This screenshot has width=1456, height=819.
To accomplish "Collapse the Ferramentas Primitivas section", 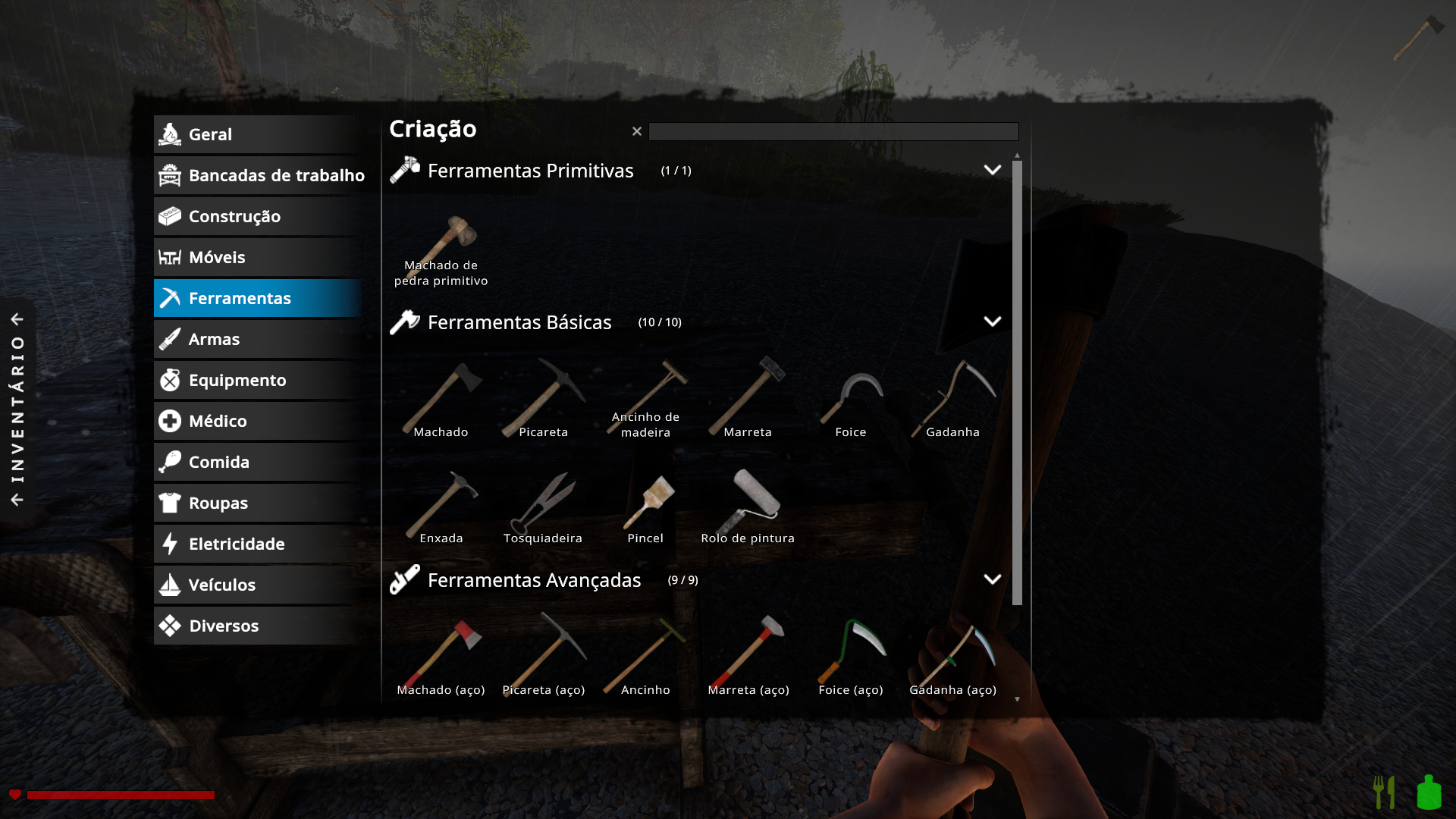I will [x=992, y=171].
